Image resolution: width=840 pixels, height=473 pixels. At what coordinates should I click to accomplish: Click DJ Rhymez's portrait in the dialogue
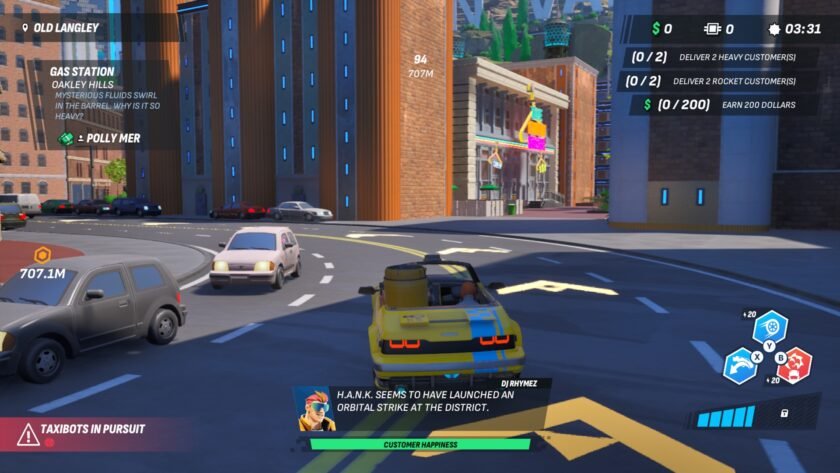(x=314, y=407)
